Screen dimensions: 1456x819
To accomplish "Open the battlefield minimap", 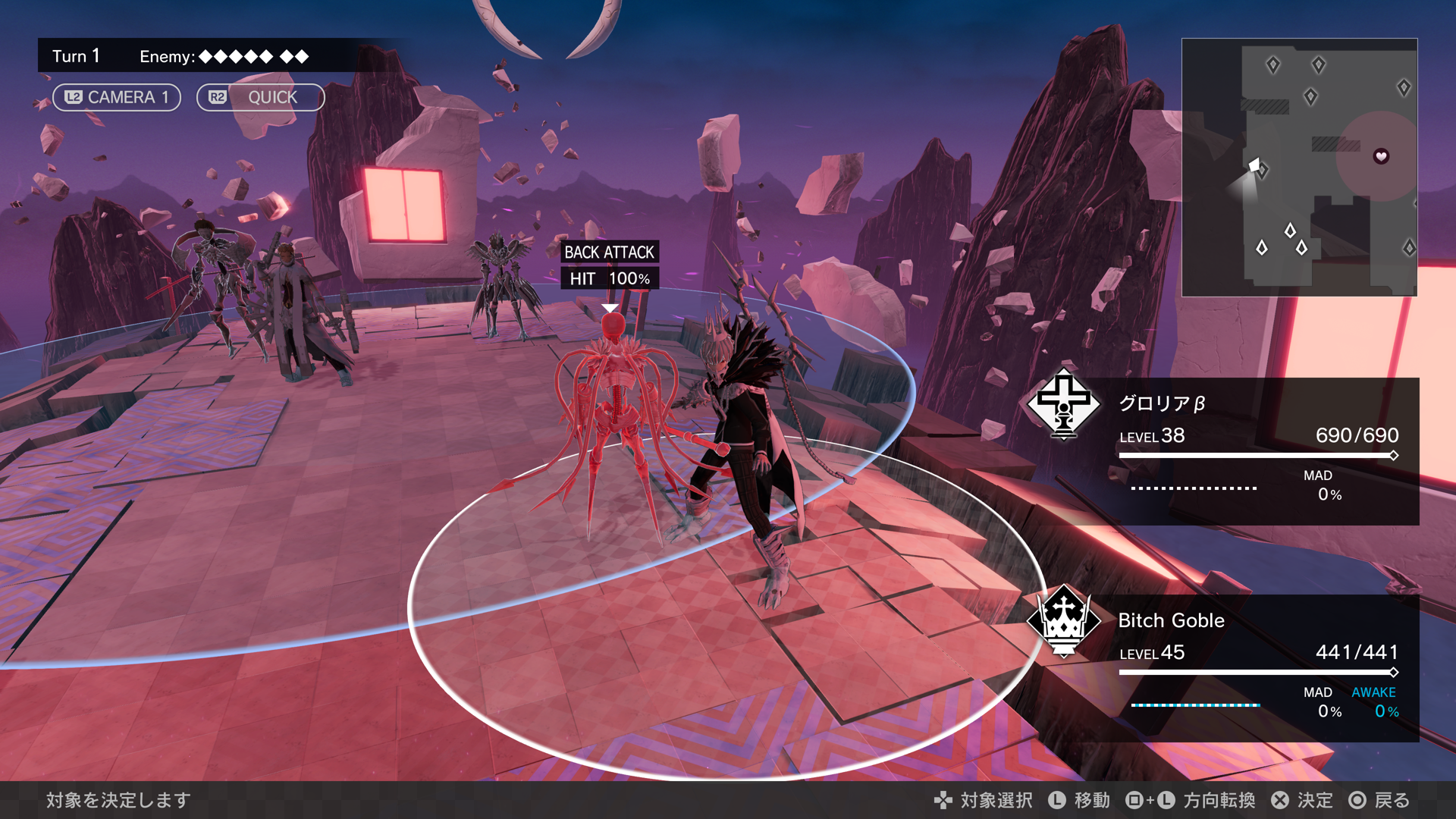I will point(1299,167).
